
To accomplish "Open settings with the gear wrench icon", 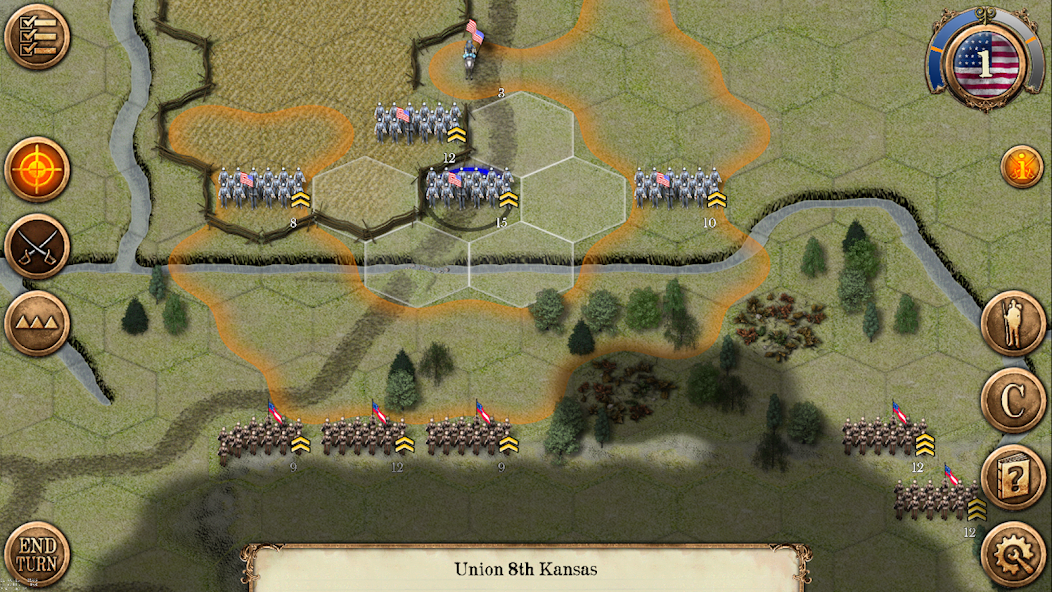I will pos(1013,553).
